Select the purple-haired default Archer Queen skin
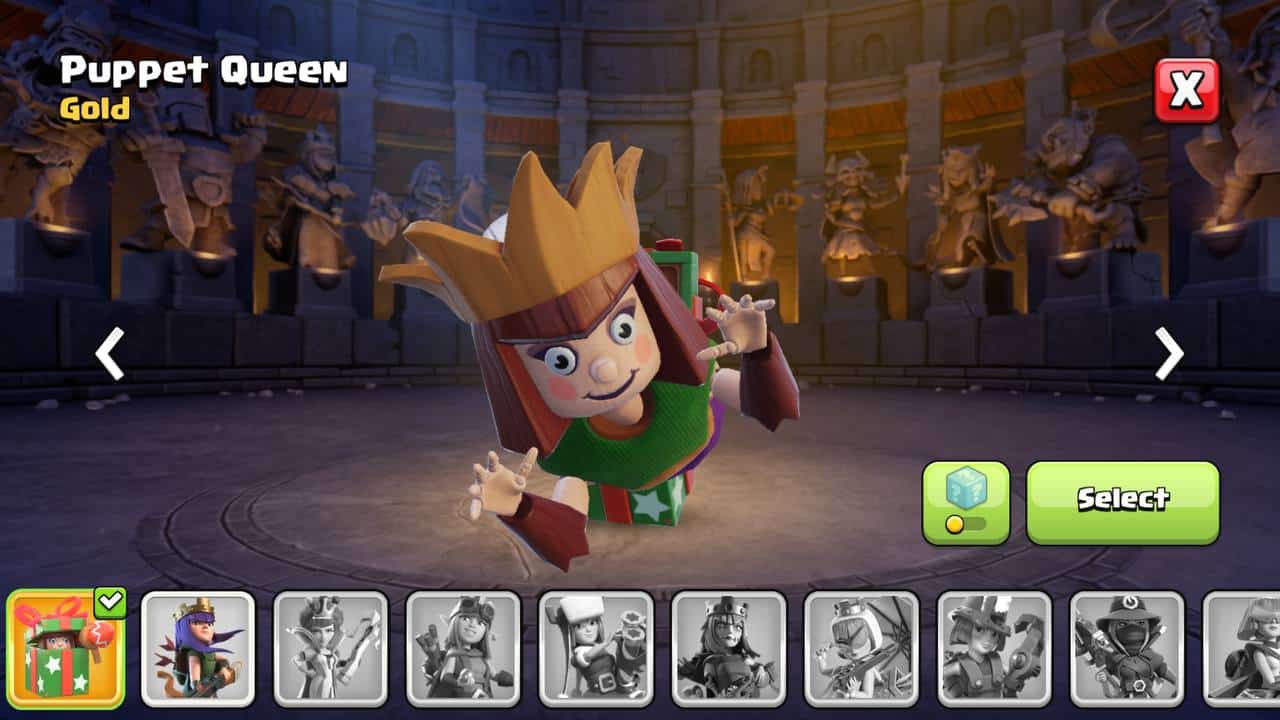1280x720 pixels. (198, 648)
